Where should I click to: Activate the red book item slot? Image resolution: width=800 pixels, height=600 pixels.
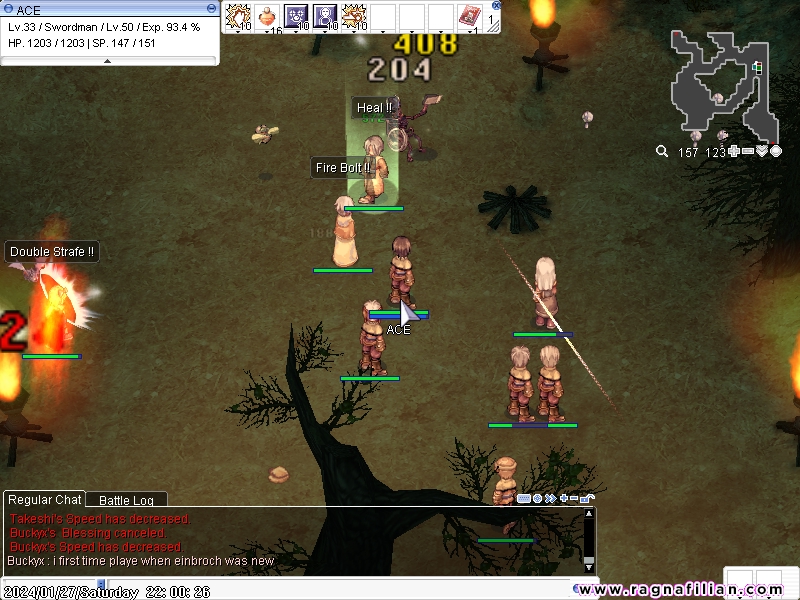[469, 16]
